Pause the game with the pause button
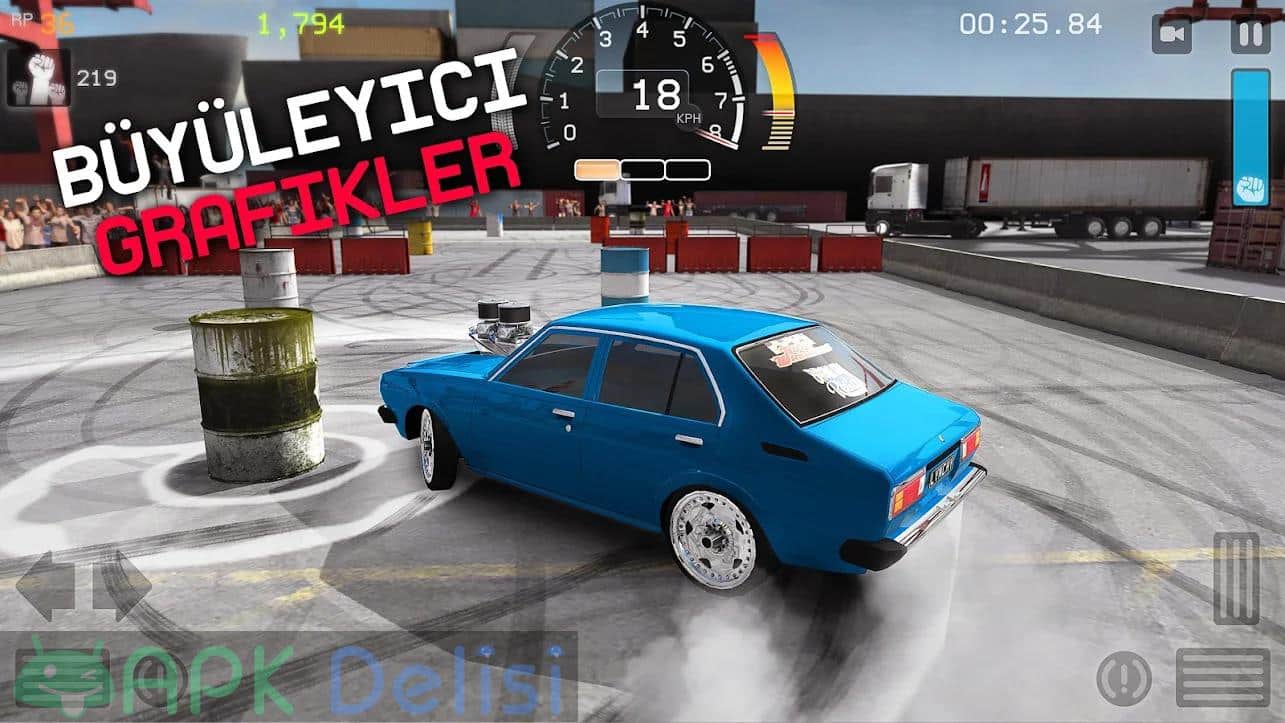This screenshot has height=723, width=1285. click(x=1250, y=34)
